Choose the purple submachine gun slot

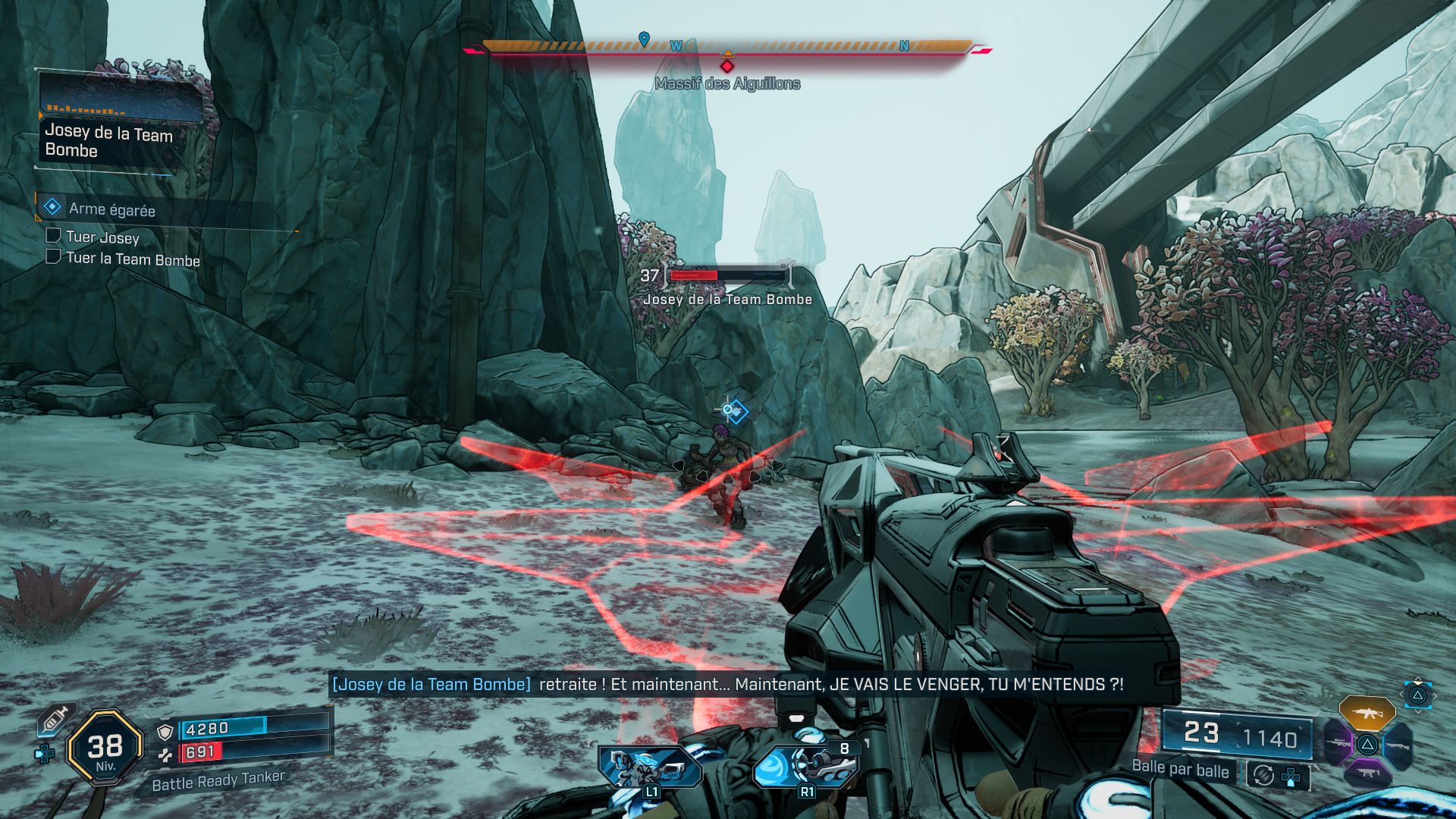pyautogui.click(x=1367, y=773)
